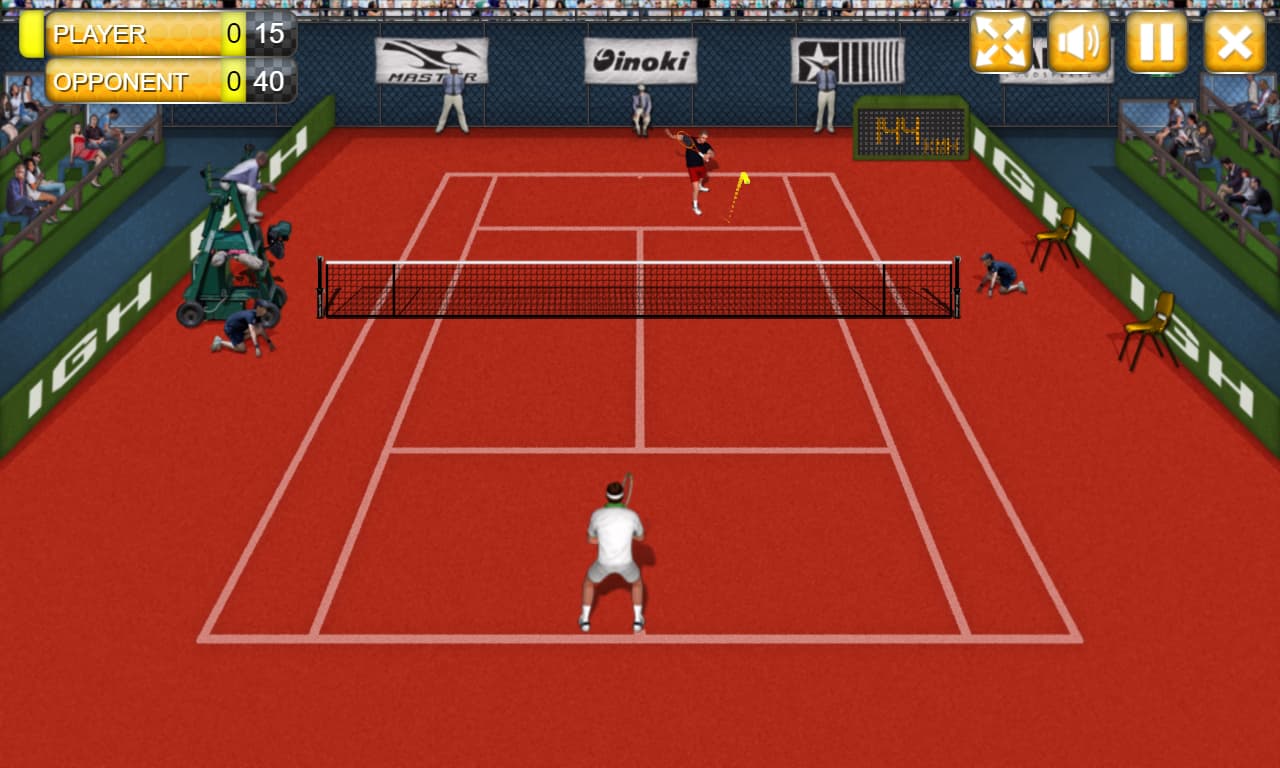Click the MASTER sponsor banner
Image resolution: width=1280 pixels, height=768 pixels.
[432, 60]
